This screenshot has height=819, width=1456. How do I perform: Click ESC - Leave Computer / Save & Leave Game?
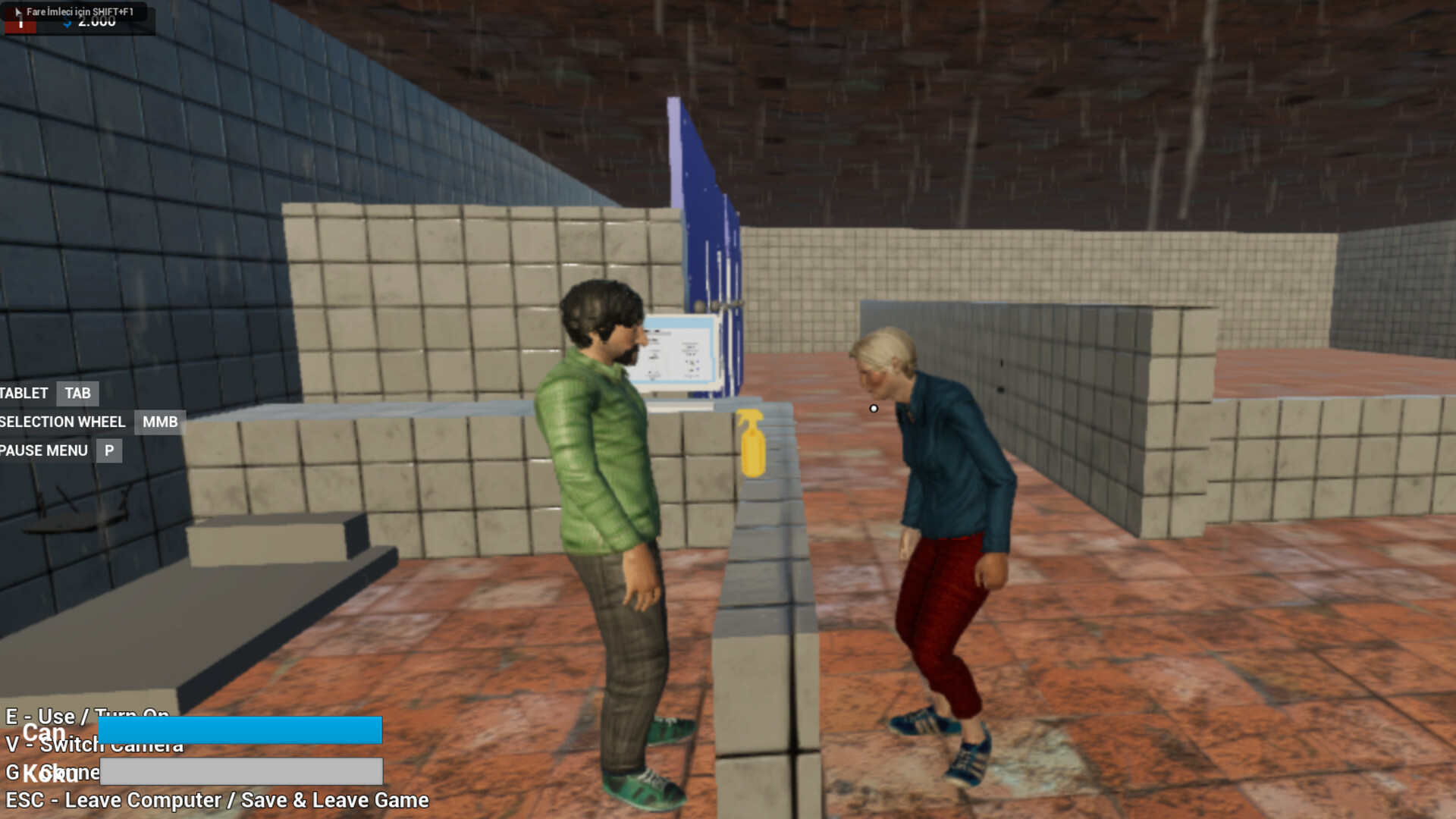(x=215, y=800)
